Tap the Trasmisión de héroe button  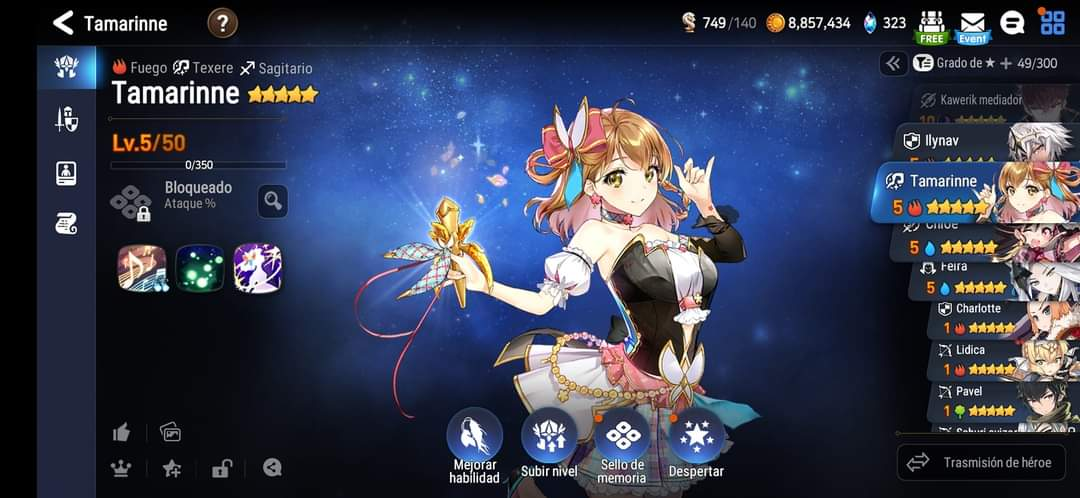pyautogui.click(x=981, y=462)
